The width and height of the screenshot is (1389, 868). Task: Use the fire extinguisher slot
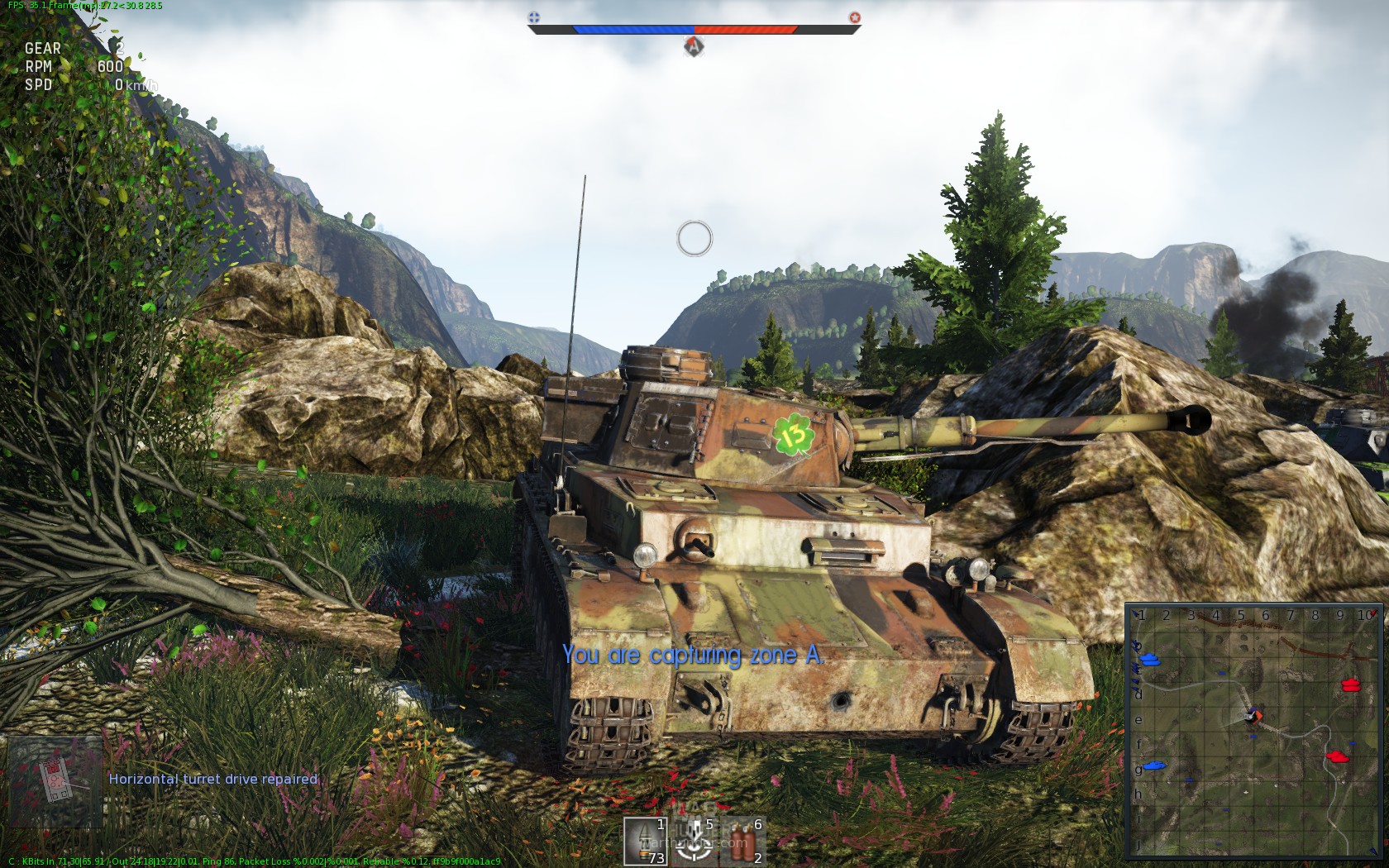(x=742, y=842)
